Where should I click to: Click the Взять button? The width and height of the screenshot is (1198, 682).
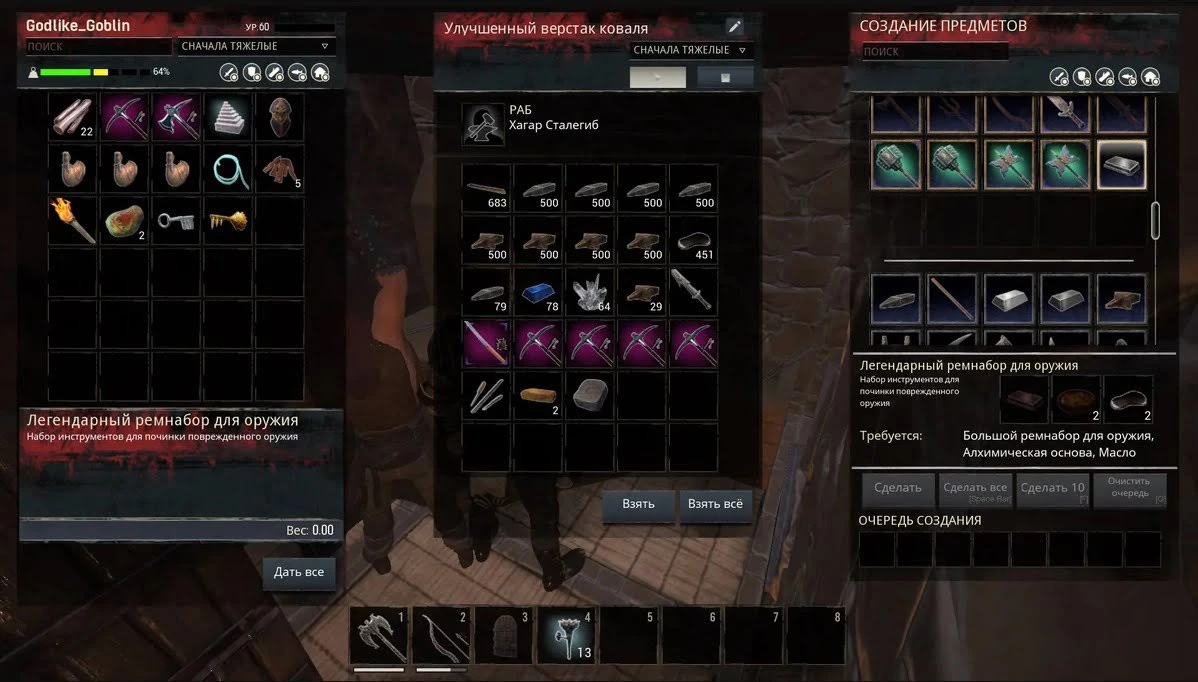coord(638,504)
